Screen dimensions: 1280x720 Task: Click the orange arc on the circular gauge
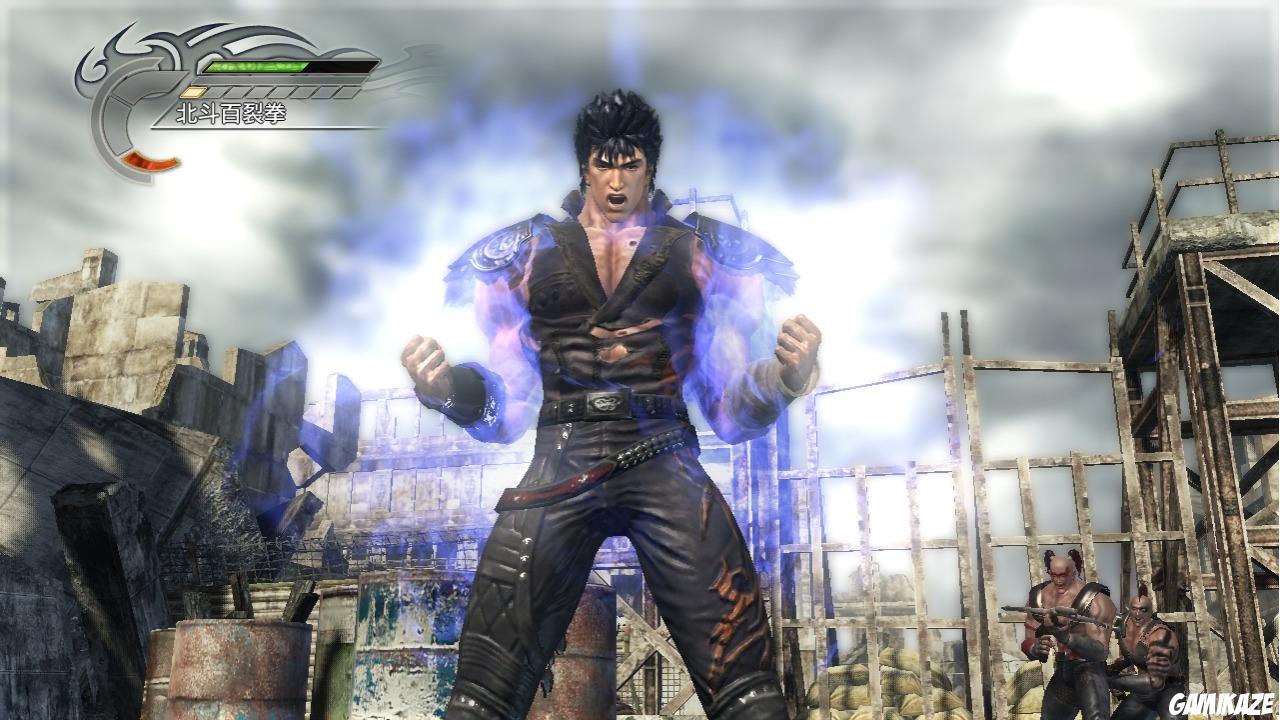coord(150,162)
